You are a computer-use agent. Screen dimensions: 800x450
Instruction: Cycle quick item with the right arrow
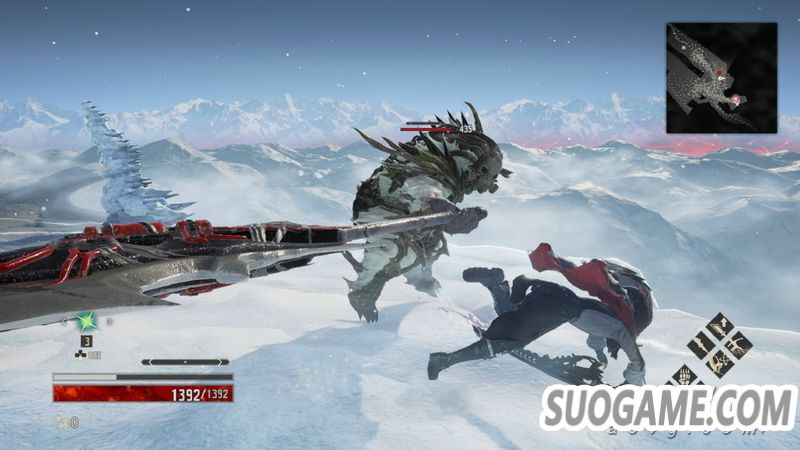tap(108, 322)
